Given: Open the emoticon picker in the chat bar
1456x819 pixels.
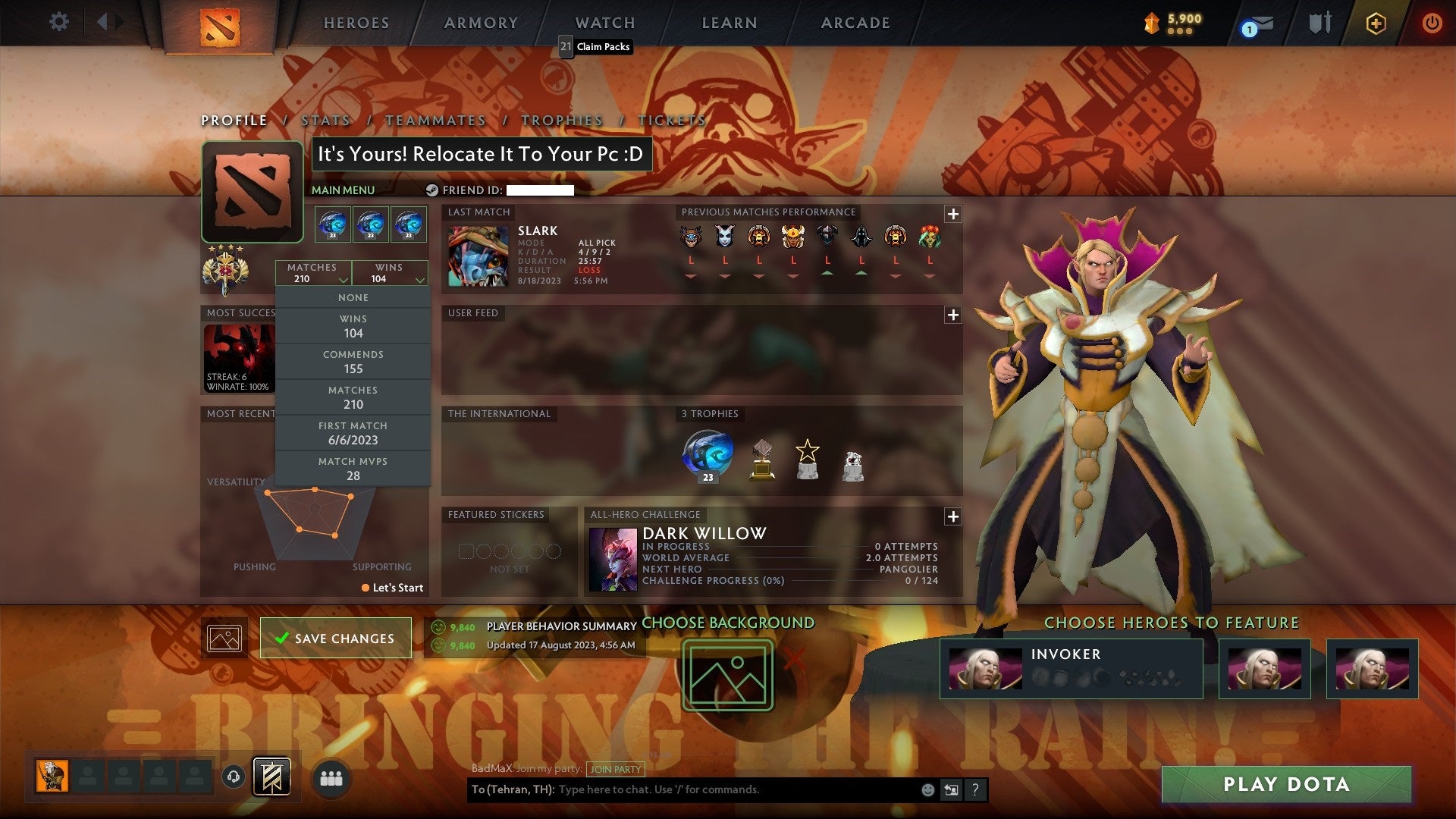Looking at the screenshot, I should 927,789.
